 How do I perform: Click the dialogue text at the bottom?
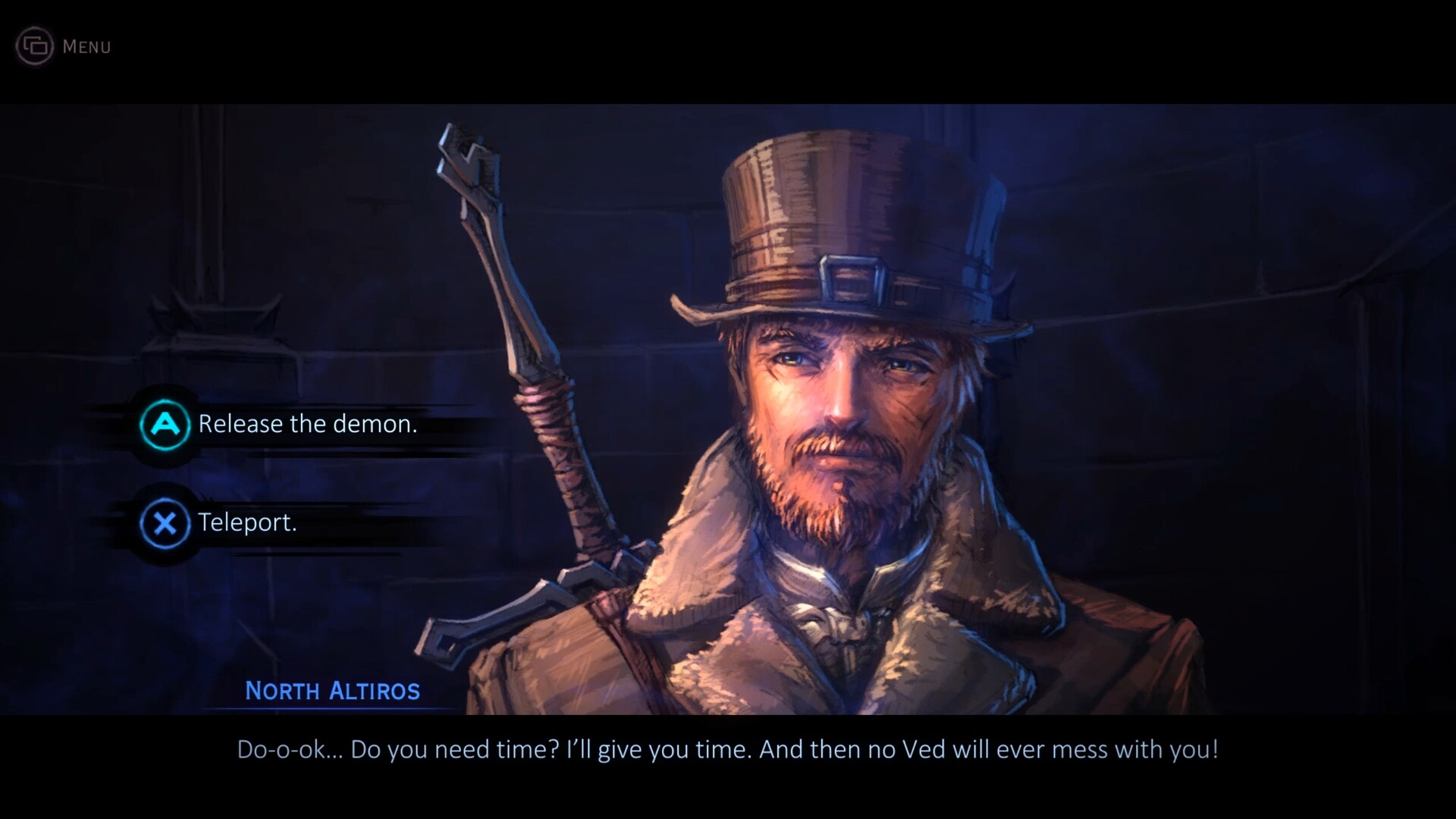(x=728, y=750)
